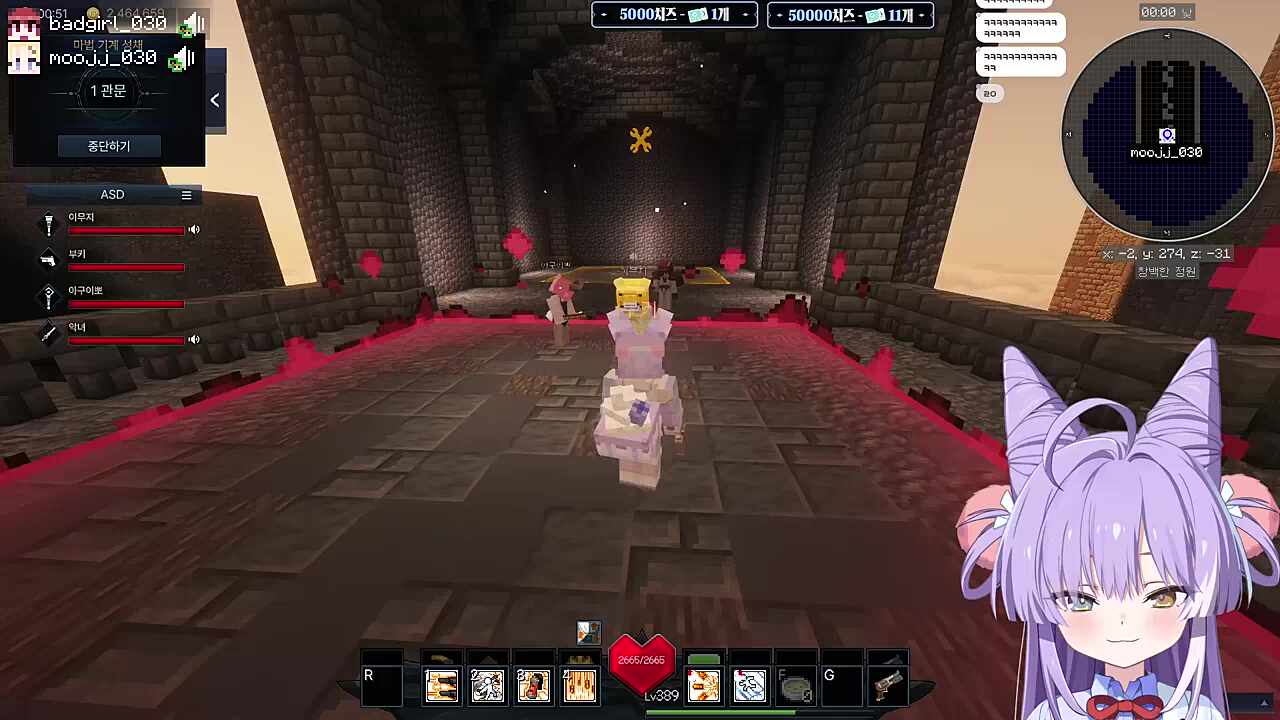Select the F slot round item
Image resolution: width=1280 pixels, height=720 pixels.
(x=795, y=687)
